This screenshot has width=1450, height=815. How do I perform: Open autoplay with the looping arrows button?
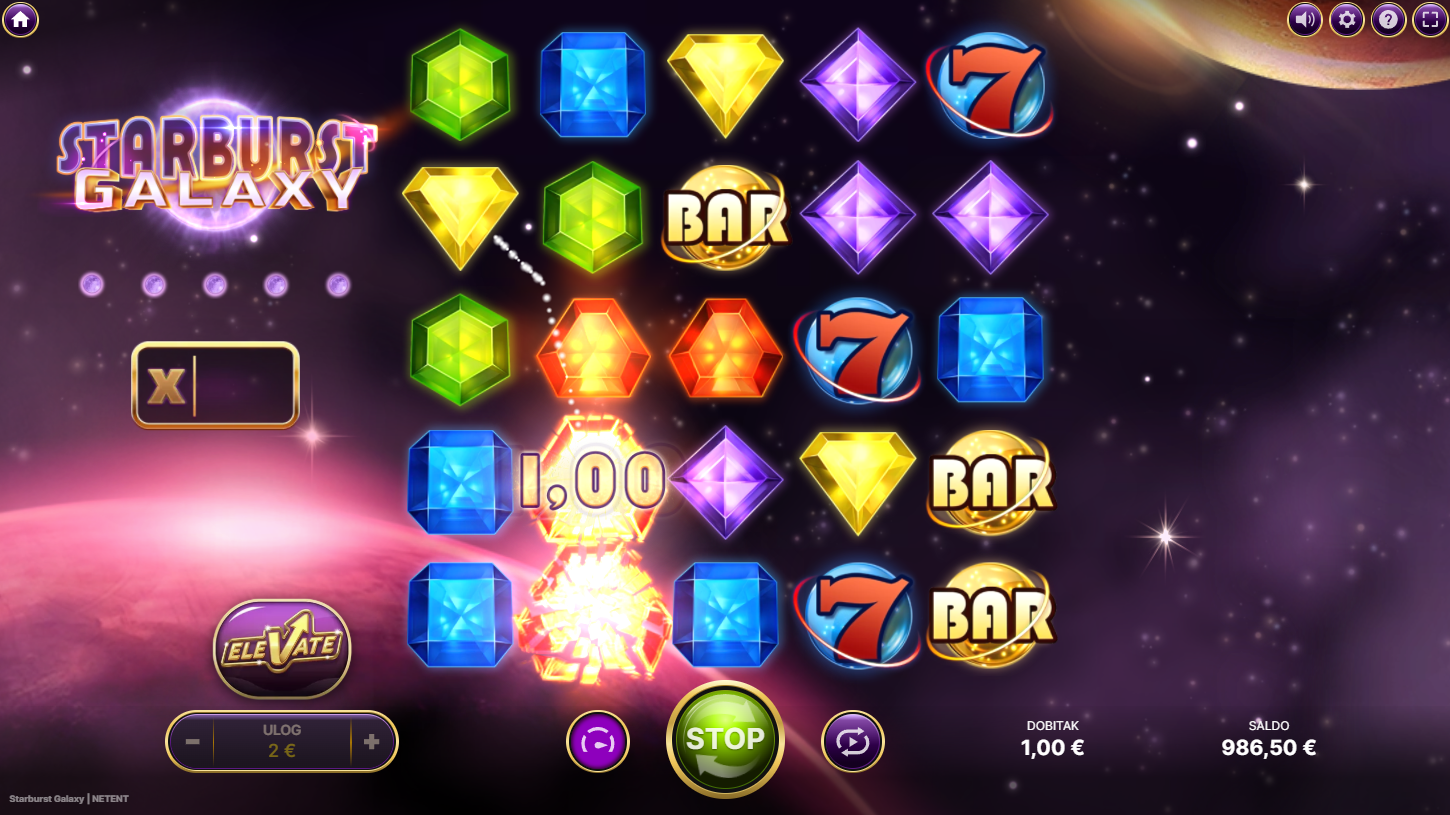853,742
